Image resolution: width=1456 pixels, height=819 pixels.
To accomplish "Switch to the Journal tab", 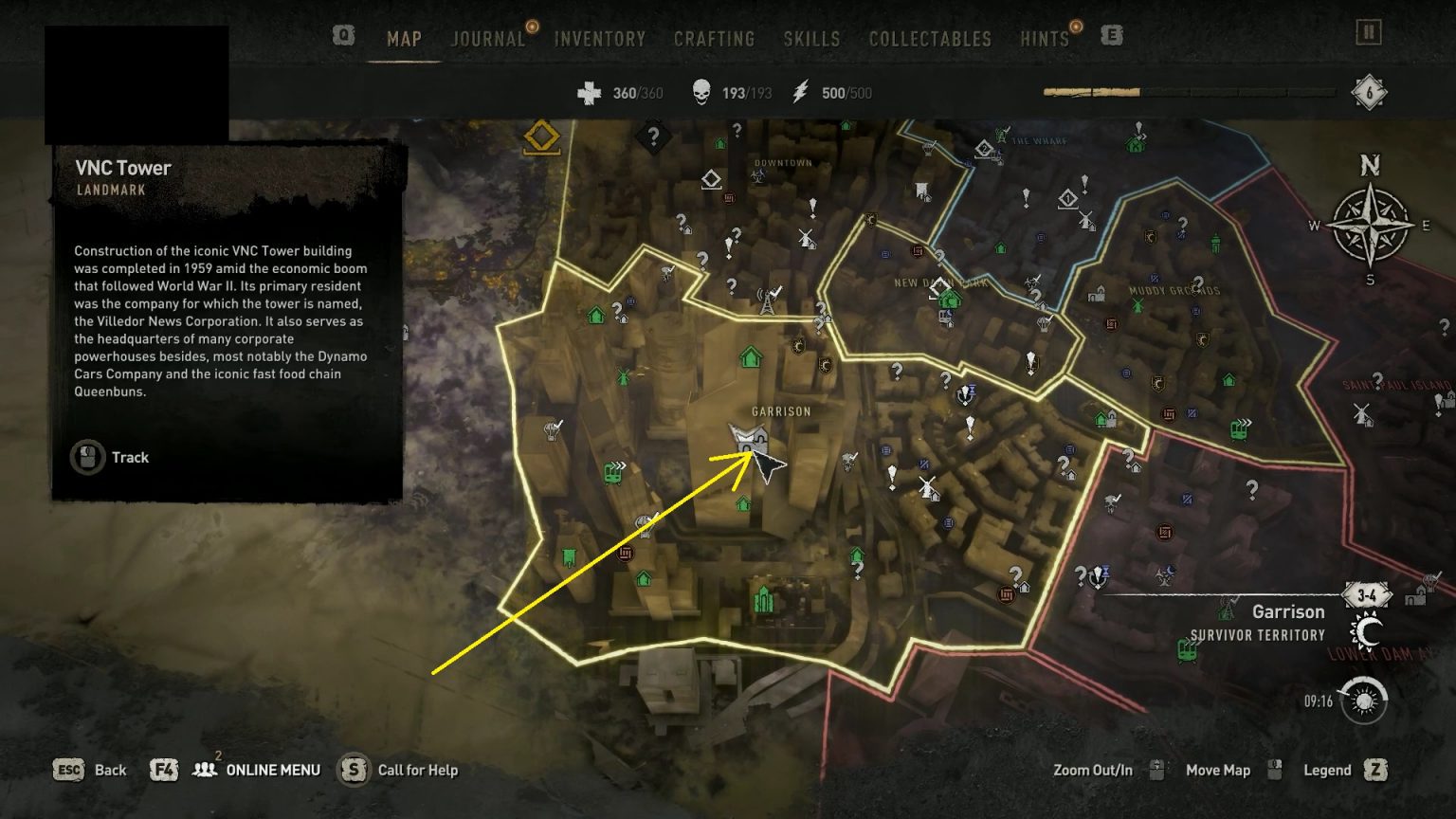I will click(487, 39).
